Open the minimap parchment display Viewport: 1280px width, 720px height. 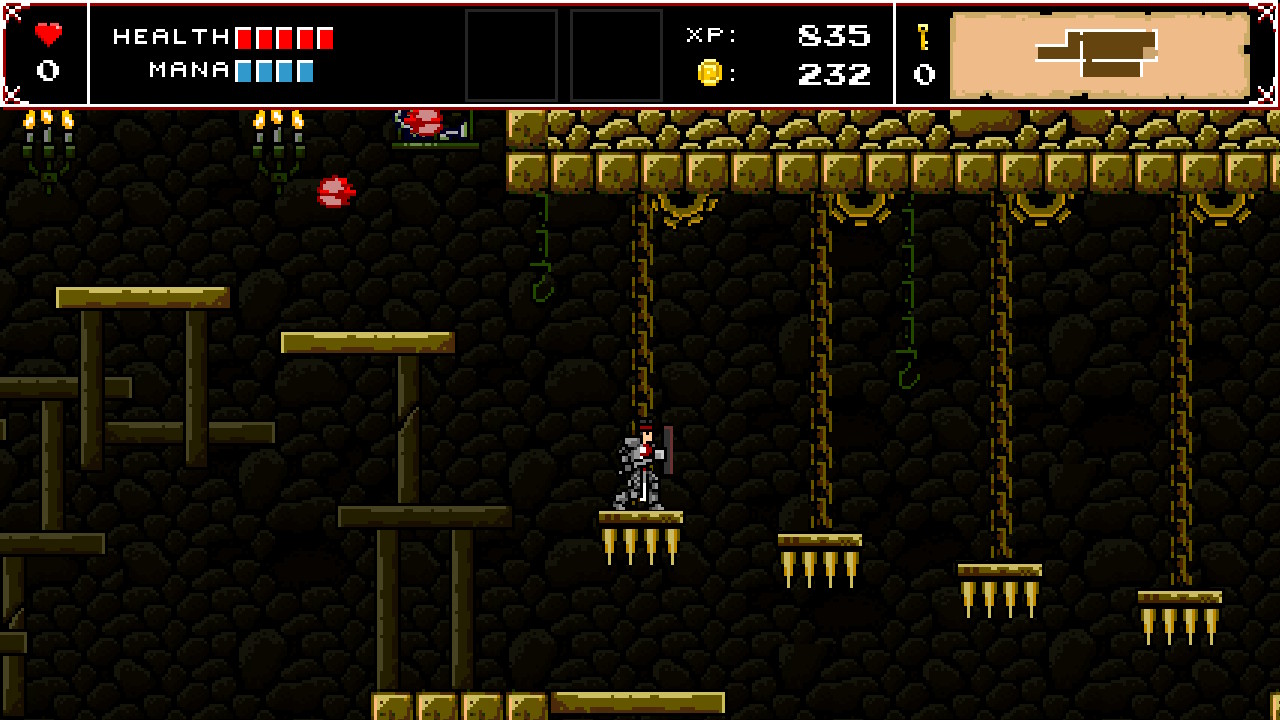[x=1100, y=55]
